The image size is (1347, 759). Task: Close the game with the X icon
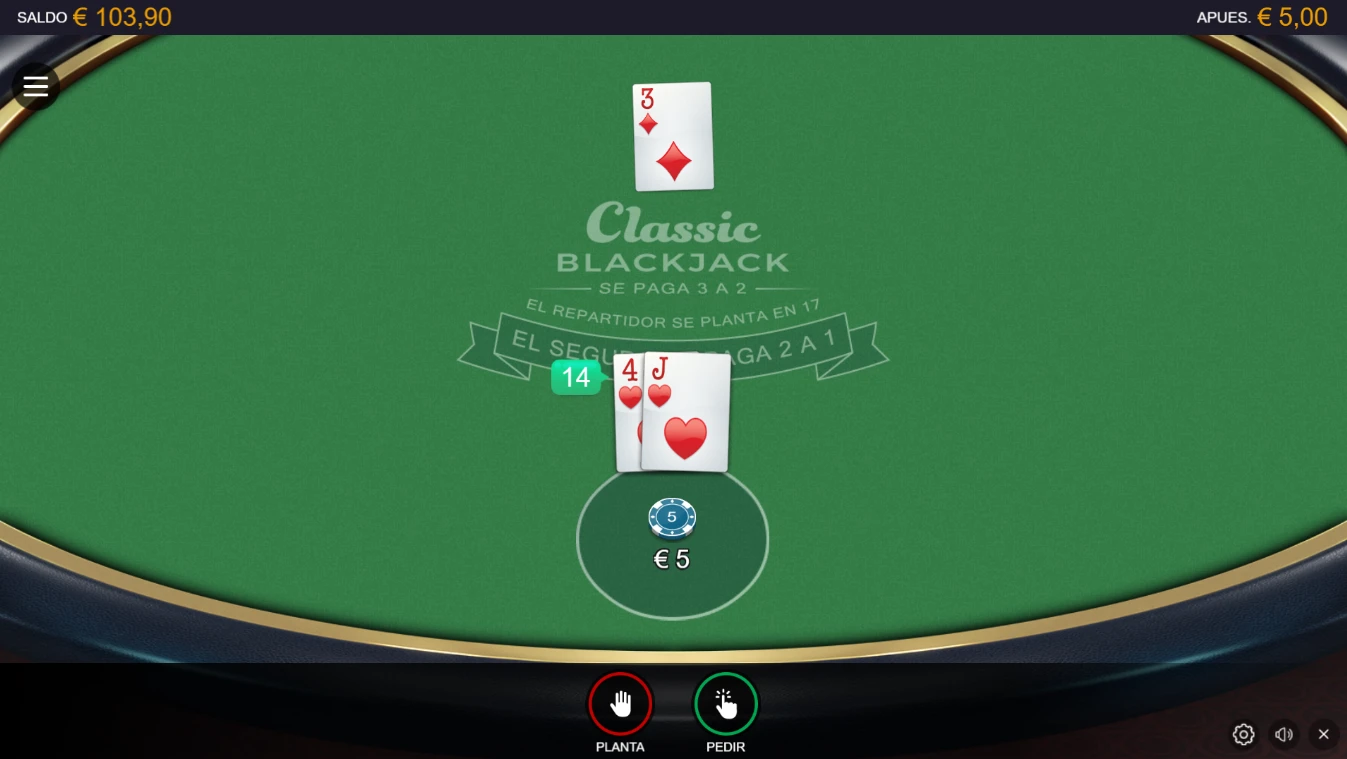[1323, 734]
